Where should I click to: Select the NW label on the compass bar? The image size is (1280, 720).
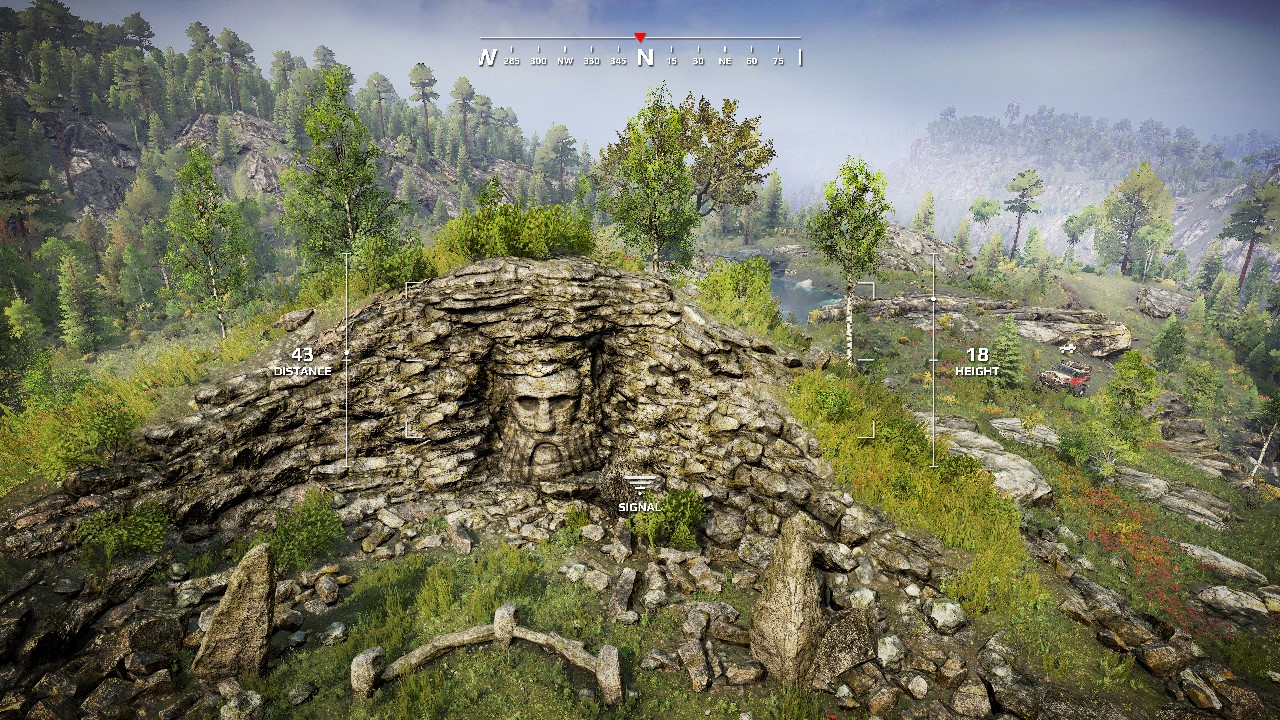pos(565,60)
